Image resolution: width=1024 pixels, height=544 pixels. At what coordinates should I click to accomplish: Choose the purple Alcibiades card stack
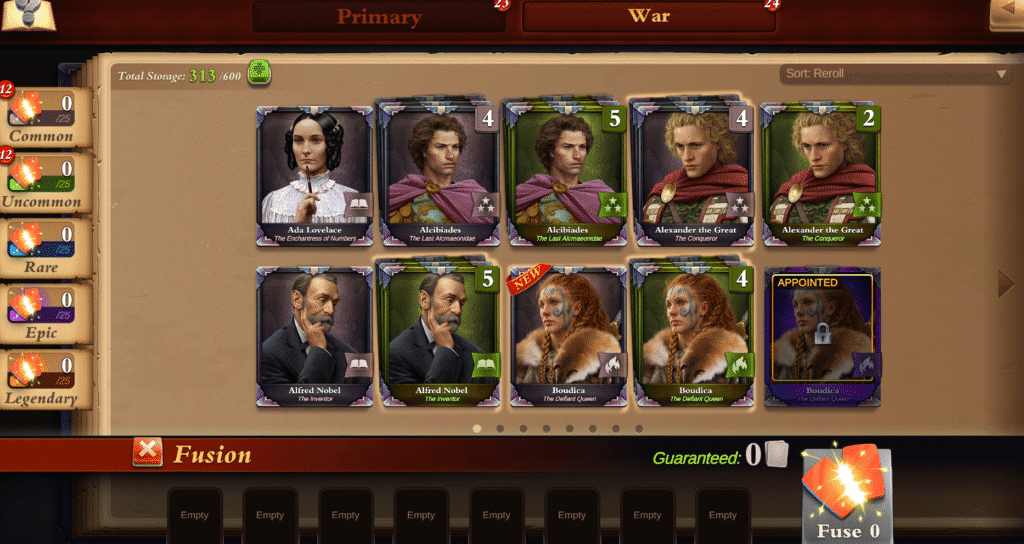coord(441,175)
